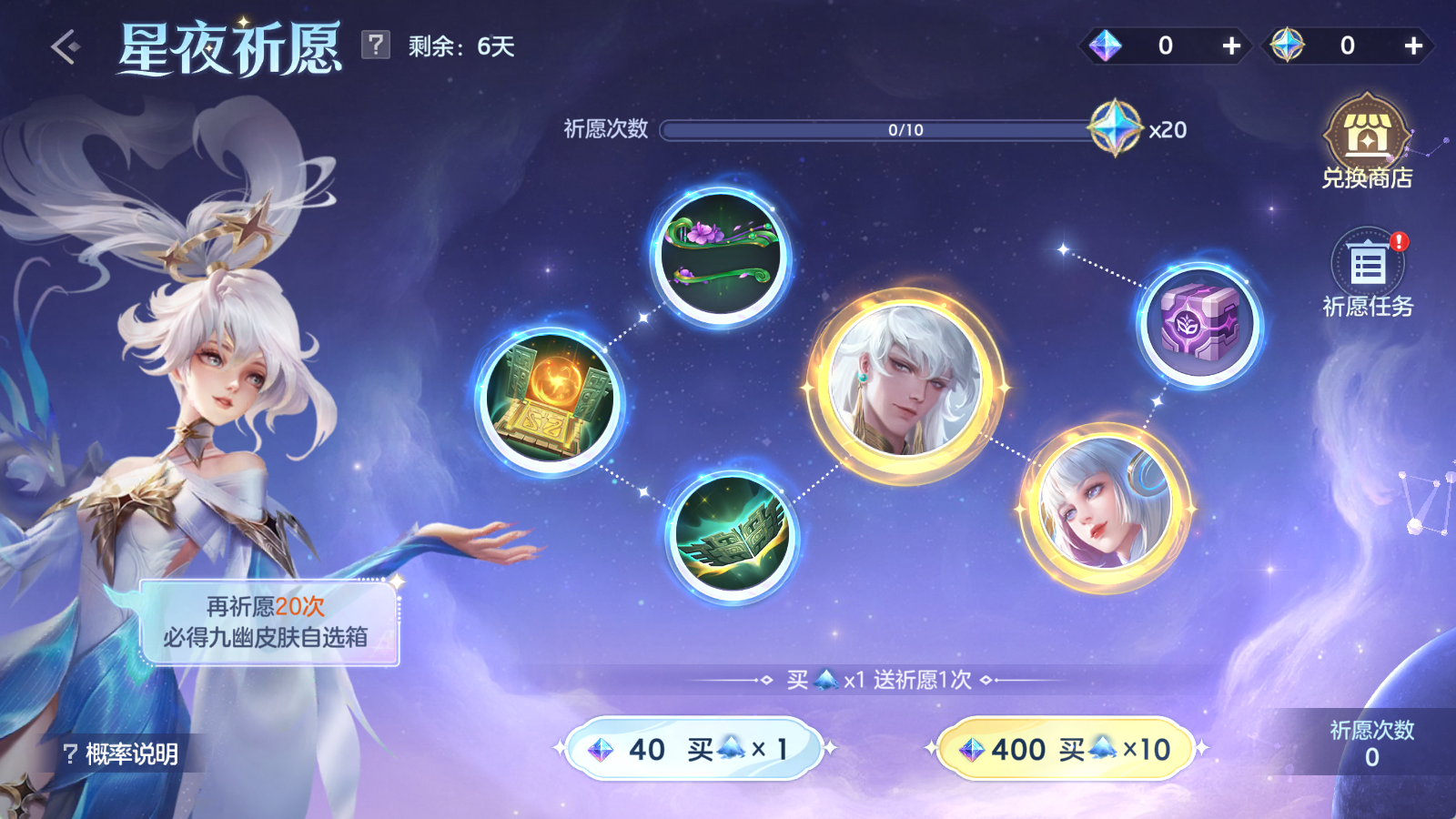Inspect the glowing orange orb altar reward
This screenshot has width=1456, height=819.
tap(550, 400)
